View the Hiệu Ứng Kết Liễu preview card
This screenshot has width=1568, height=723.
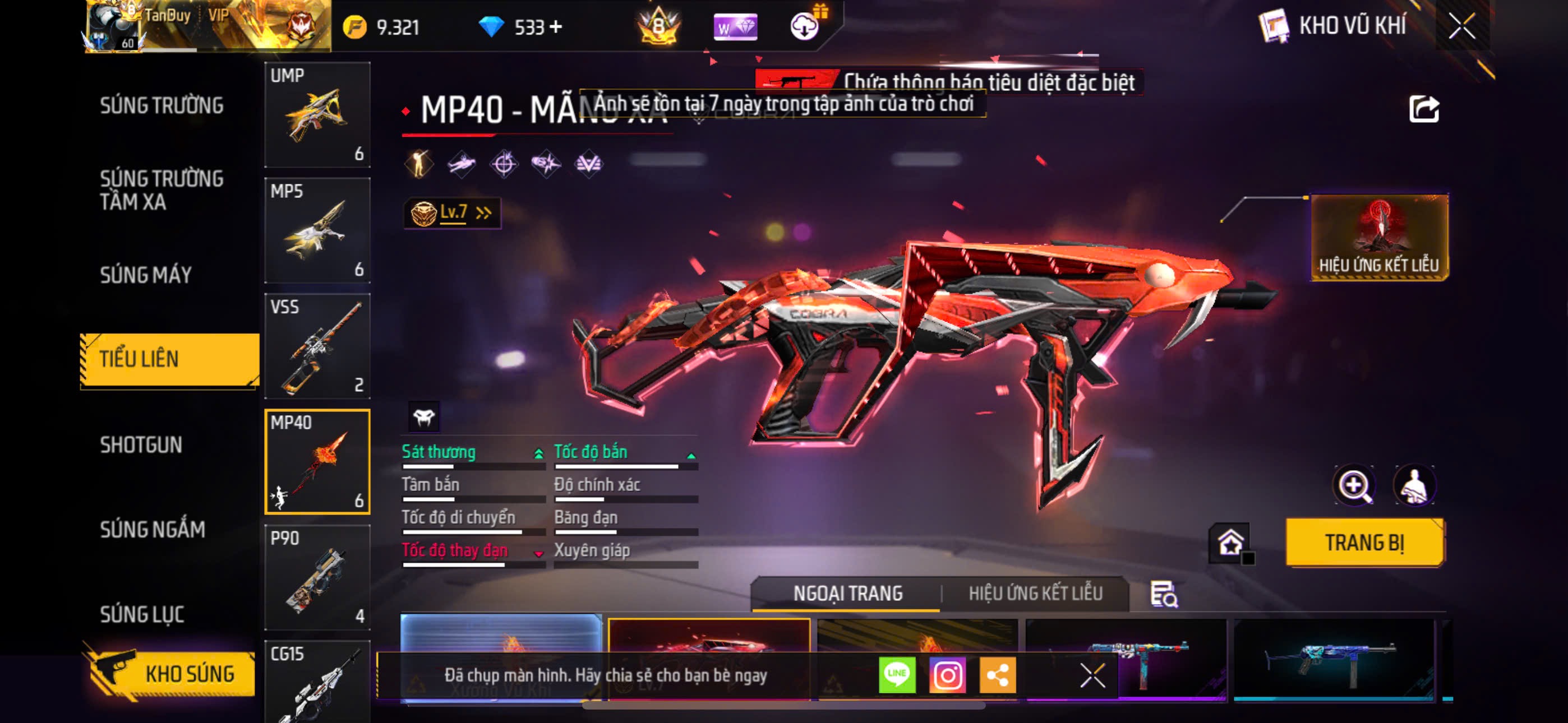coord(1378,237)
